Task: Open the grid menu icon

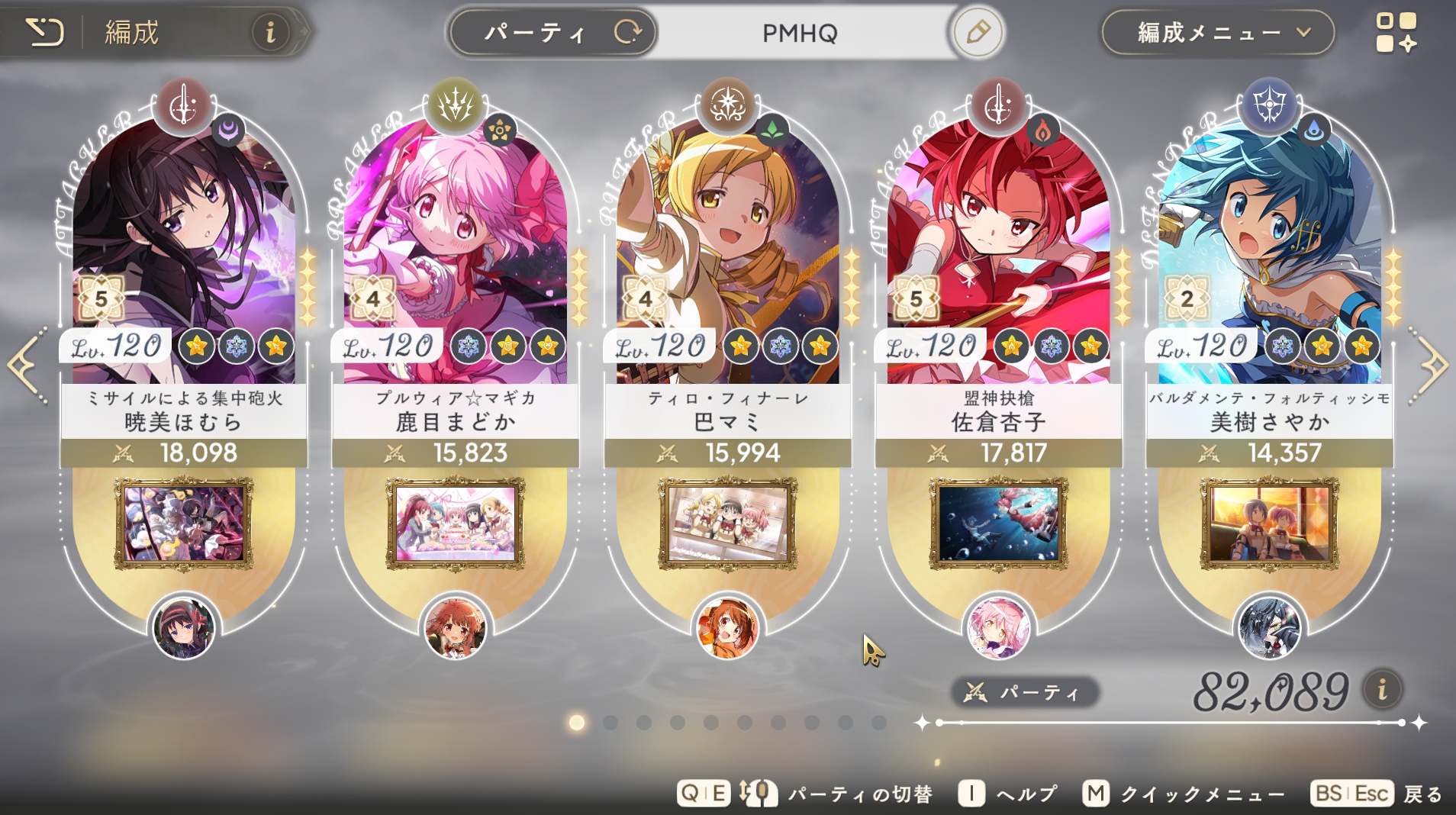Action: (1396, 33)
